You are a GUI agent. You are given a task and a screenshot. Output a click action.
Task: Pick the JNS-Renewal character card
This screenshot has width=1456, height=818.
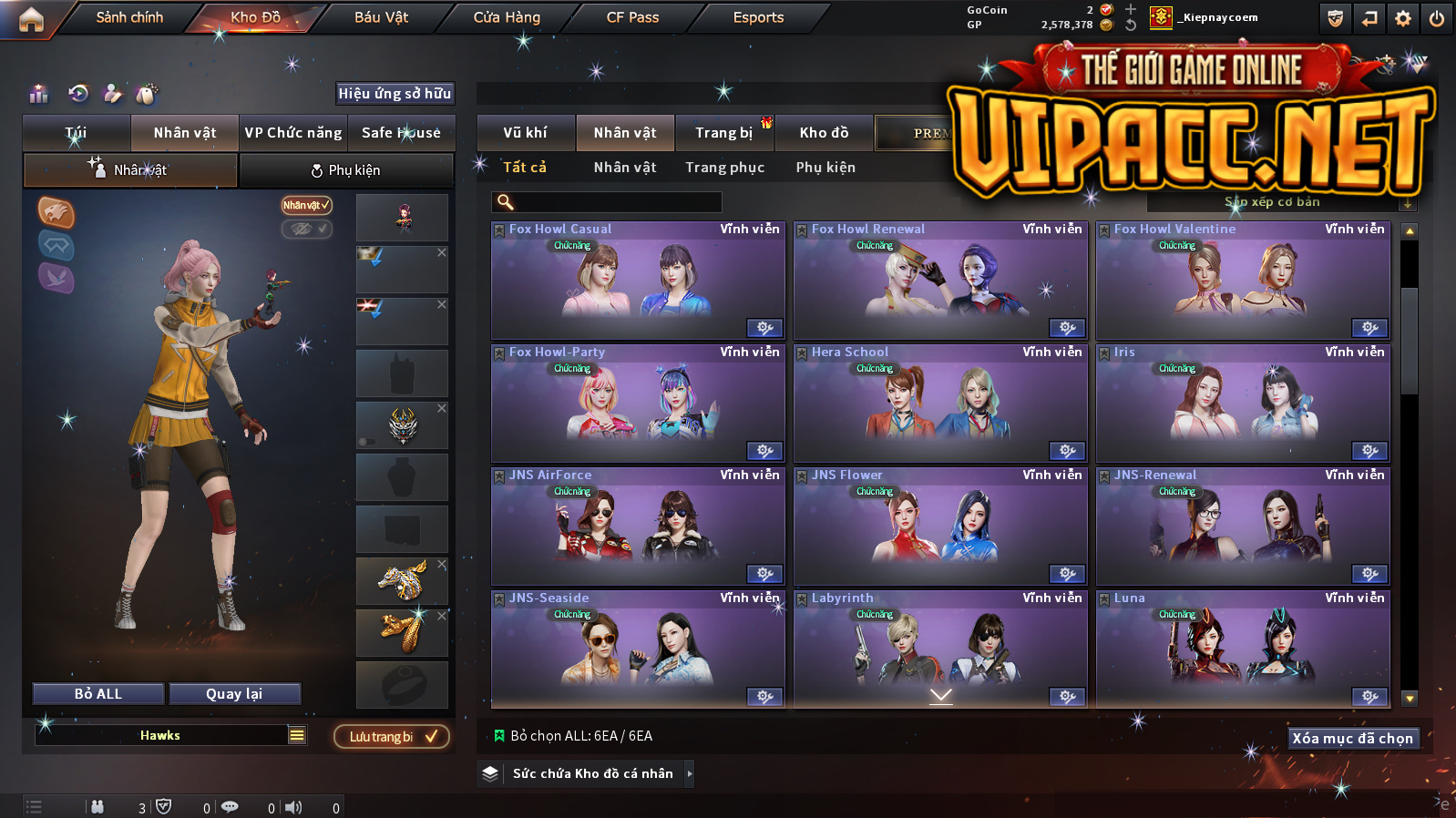point(1242,528)
